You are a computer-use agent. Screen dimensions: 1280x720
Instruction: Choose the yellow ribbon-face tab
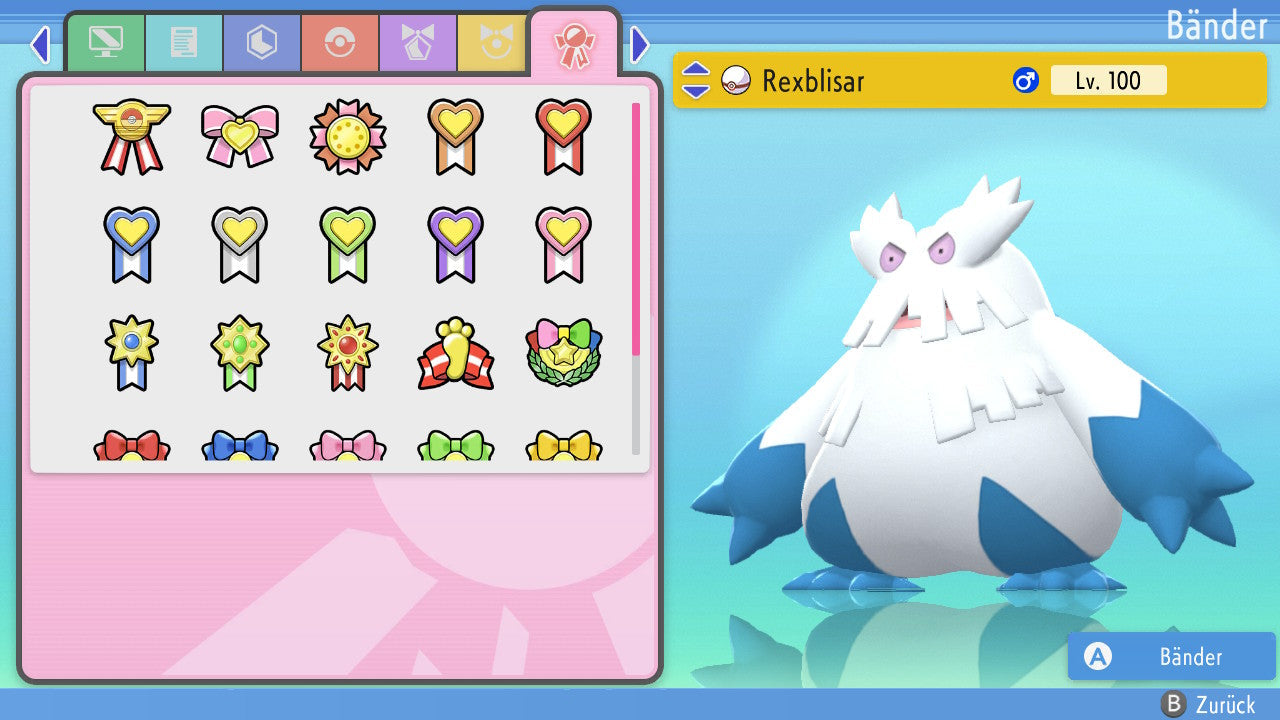[493, 43]
